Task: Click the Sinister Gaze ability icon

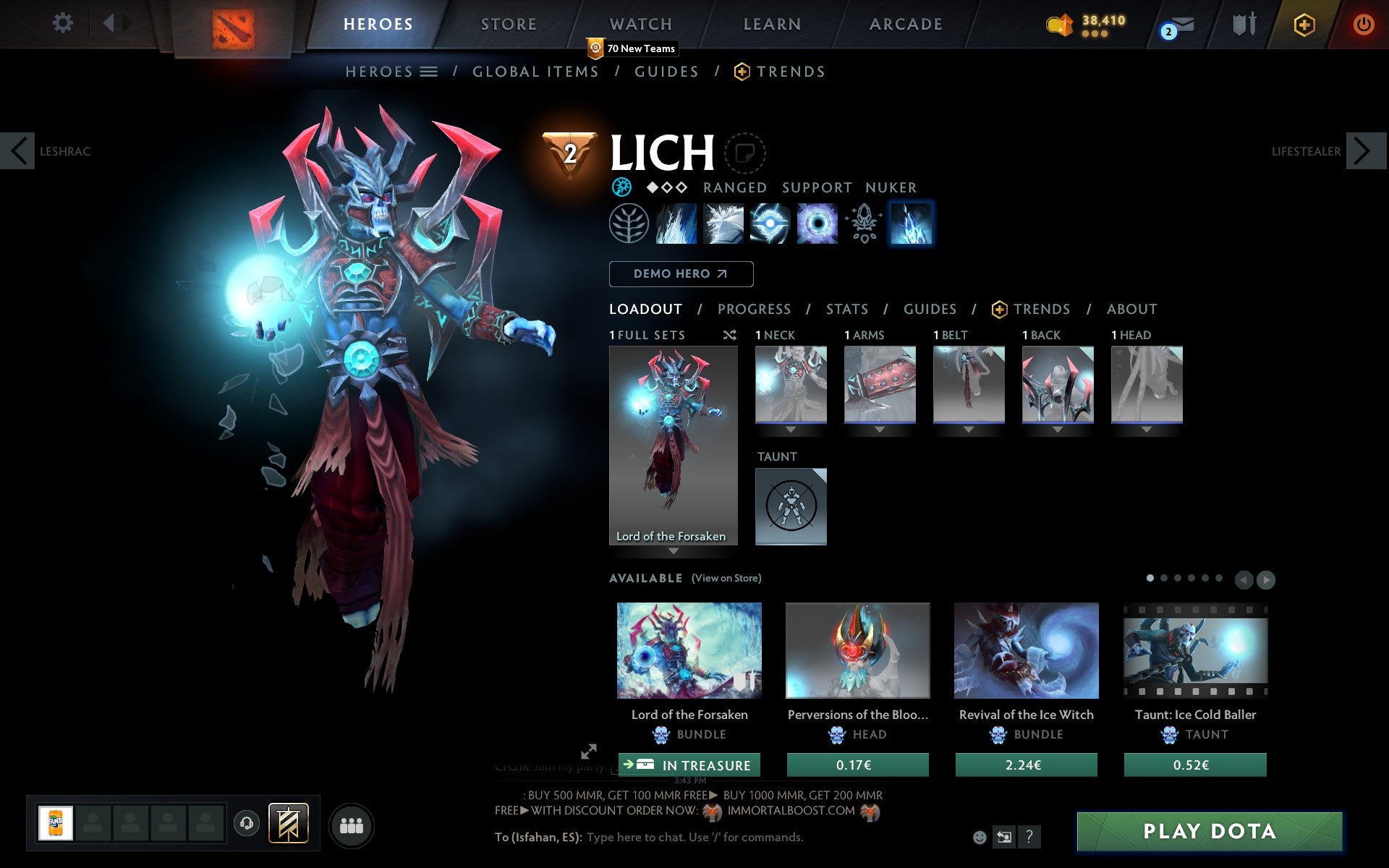Action: tap(769, 224)
